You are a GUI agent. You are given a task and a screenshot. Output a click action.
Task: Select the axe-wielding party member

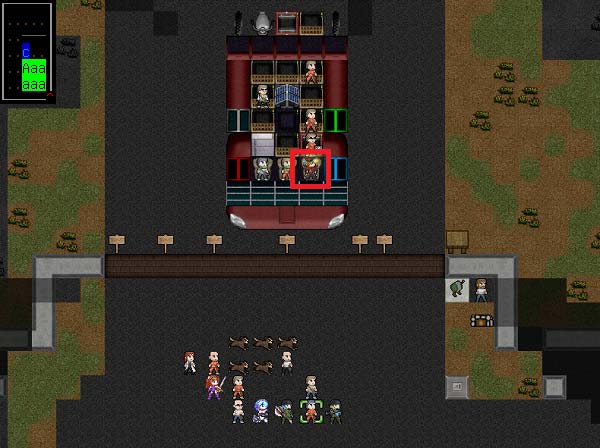pos(286,411)
